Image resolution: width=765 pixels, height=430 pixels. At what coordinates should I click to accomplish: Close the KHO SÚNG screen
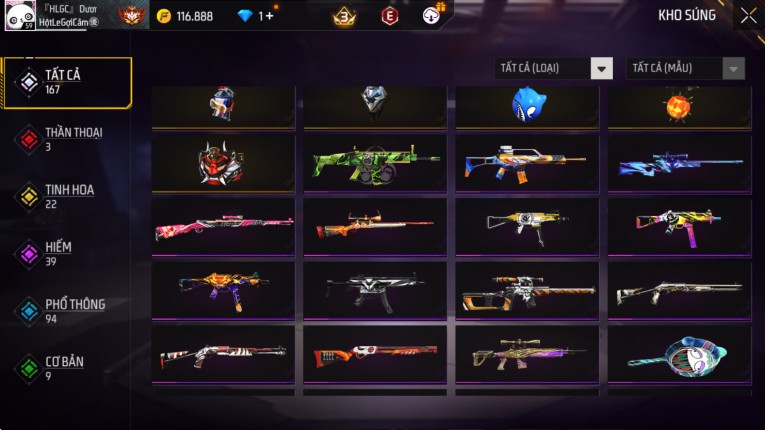(748, 16)
